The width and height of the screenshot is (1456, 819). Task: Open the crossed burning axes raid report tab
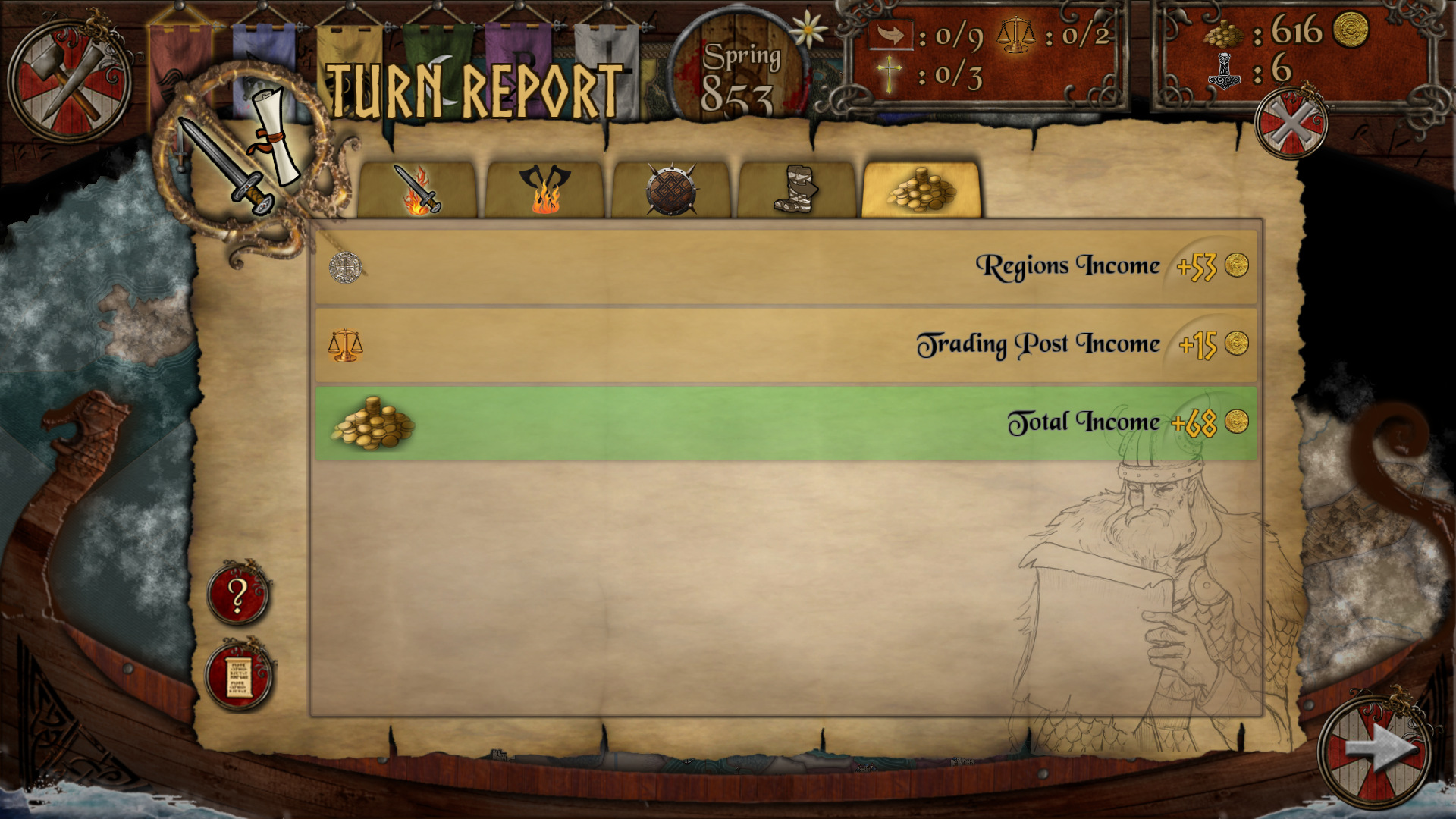tap(545, 190)
